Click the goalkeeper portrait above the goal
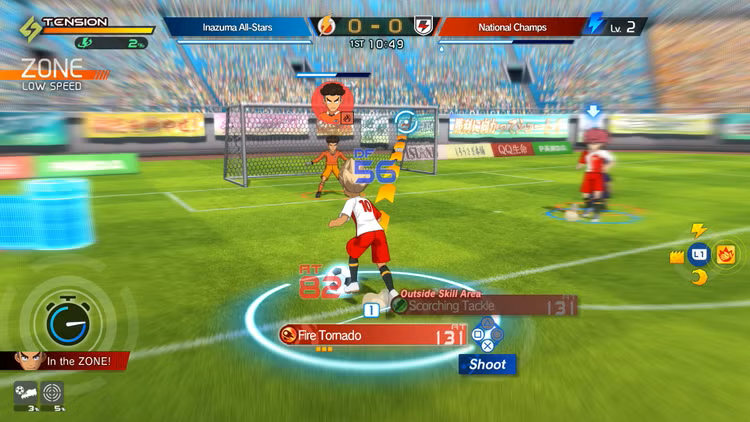Screen dimensions: 750x422 point(329,103)
